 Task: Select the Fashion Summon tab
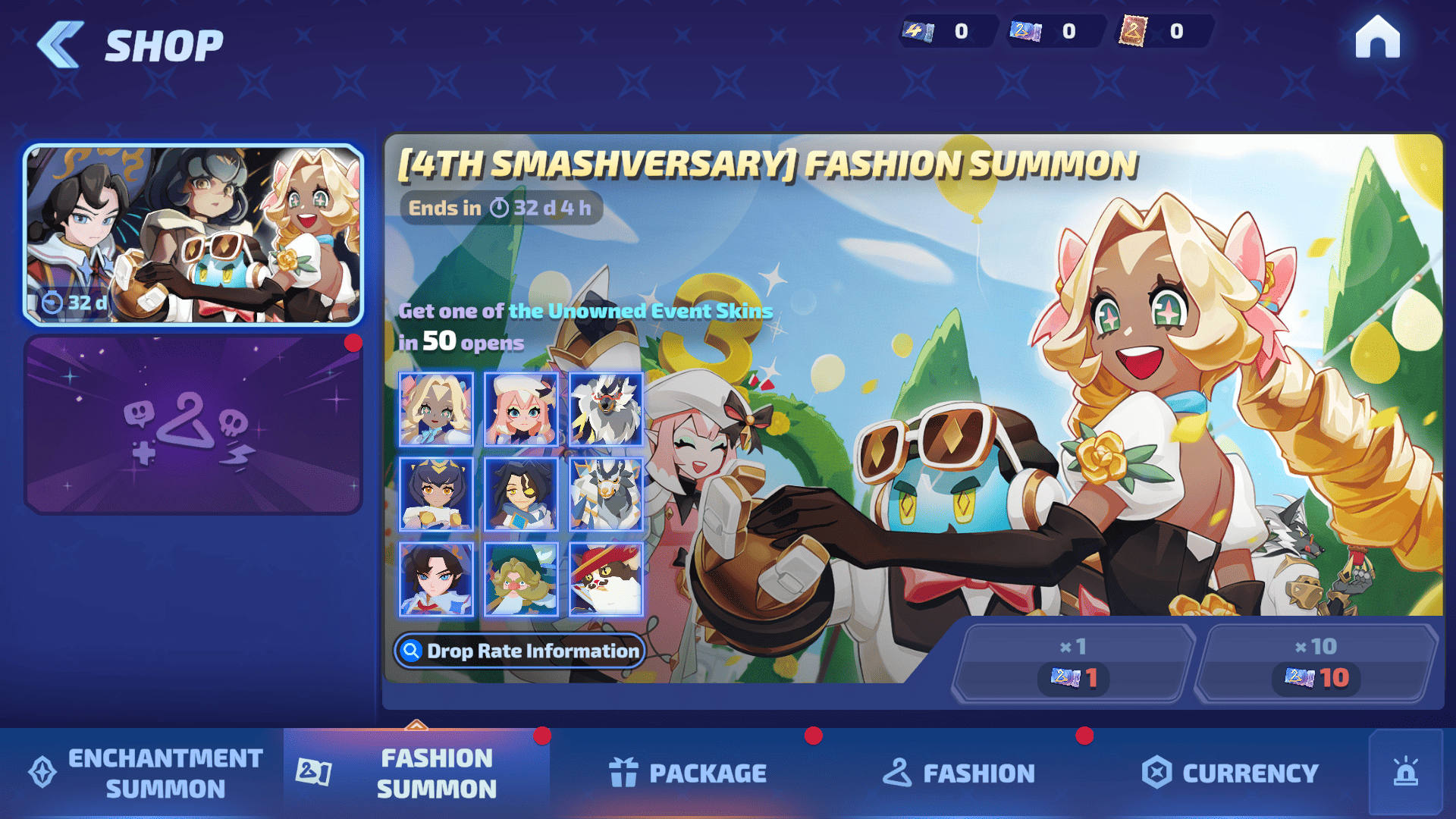coord(416,773)
